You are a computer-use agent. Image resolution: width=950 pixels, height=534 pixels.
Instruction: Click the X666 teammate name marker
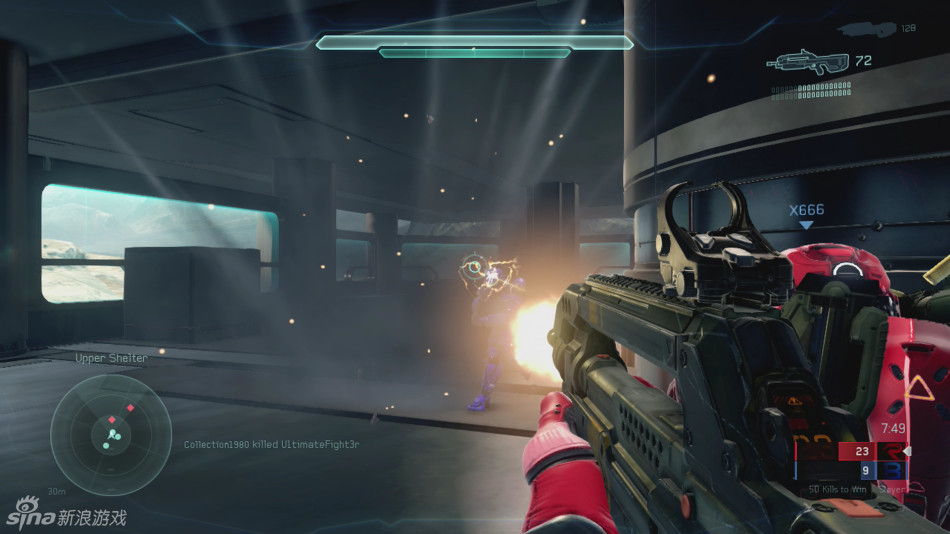coord(806,210)
